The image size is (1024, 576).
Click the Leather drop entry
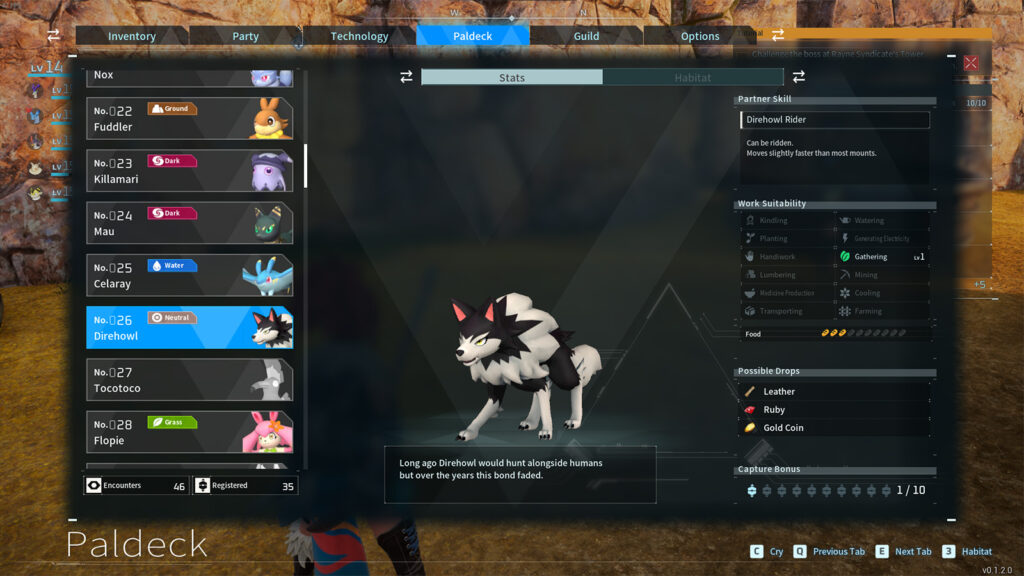(779, 392)
